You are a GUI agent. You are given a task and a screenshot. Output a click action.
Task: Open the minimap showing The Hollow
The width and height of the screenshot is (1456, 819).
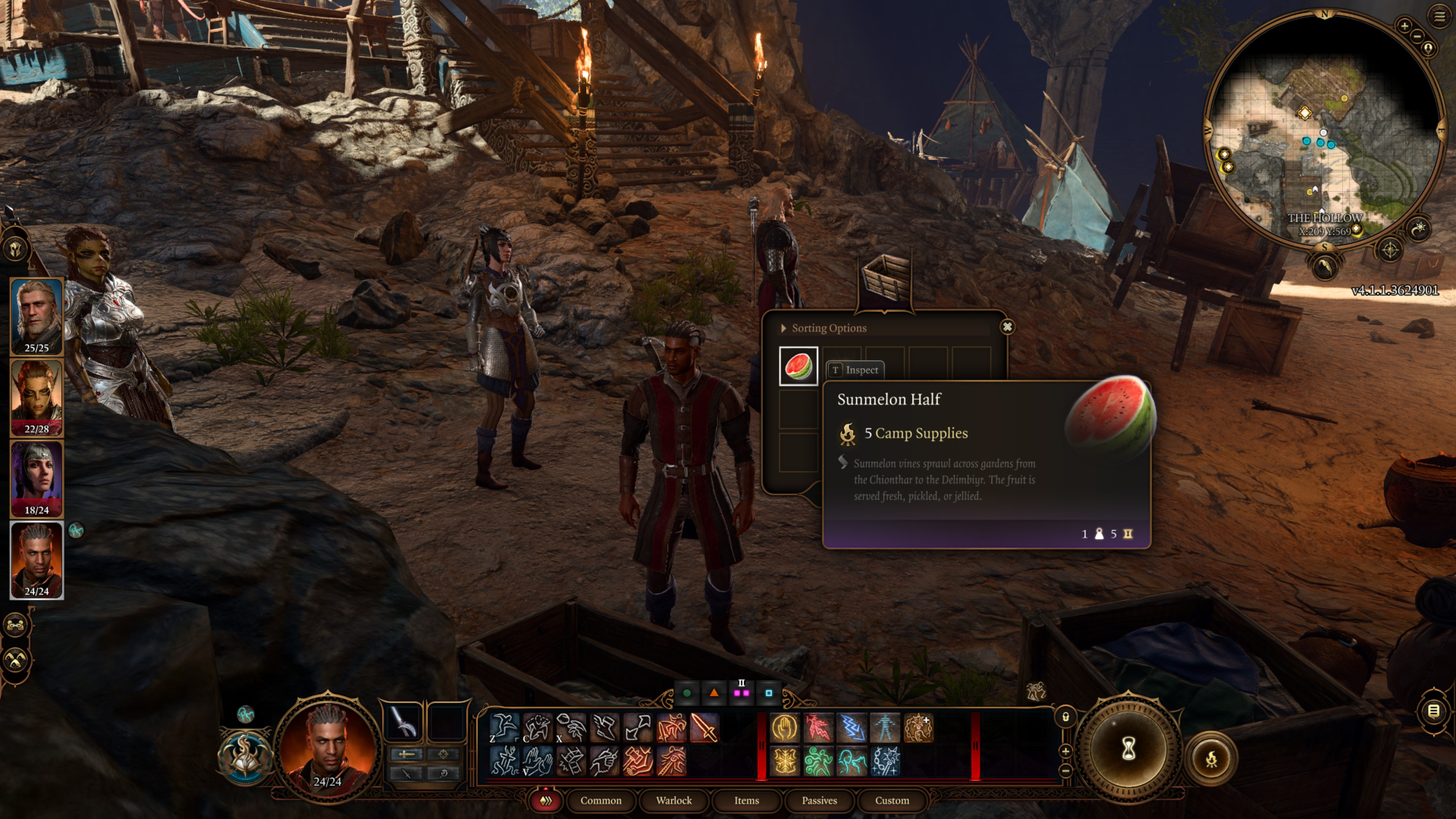(1323, 129)
